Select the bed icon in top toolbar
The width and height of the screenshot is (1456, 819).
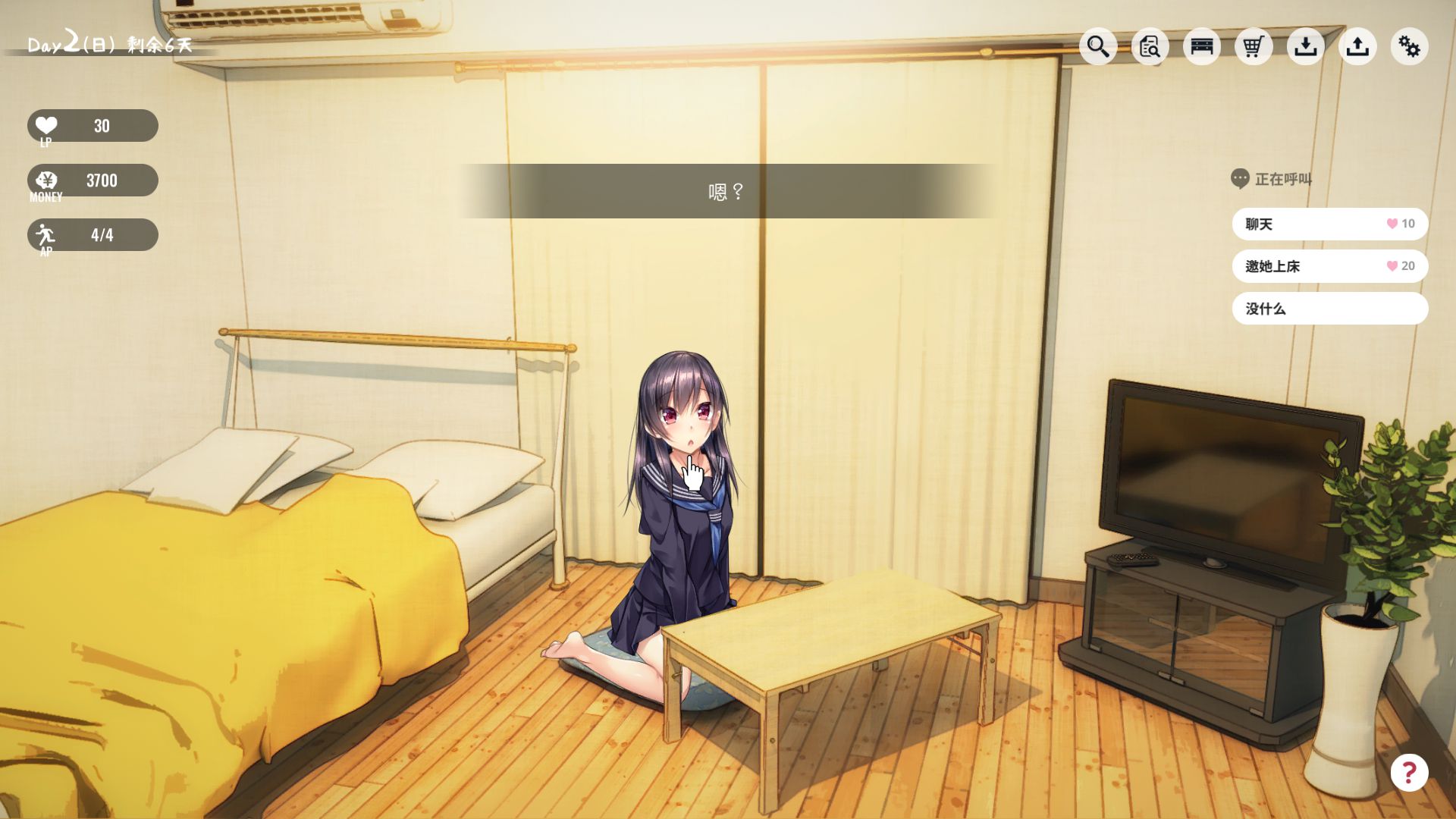tap(1202, 46)
